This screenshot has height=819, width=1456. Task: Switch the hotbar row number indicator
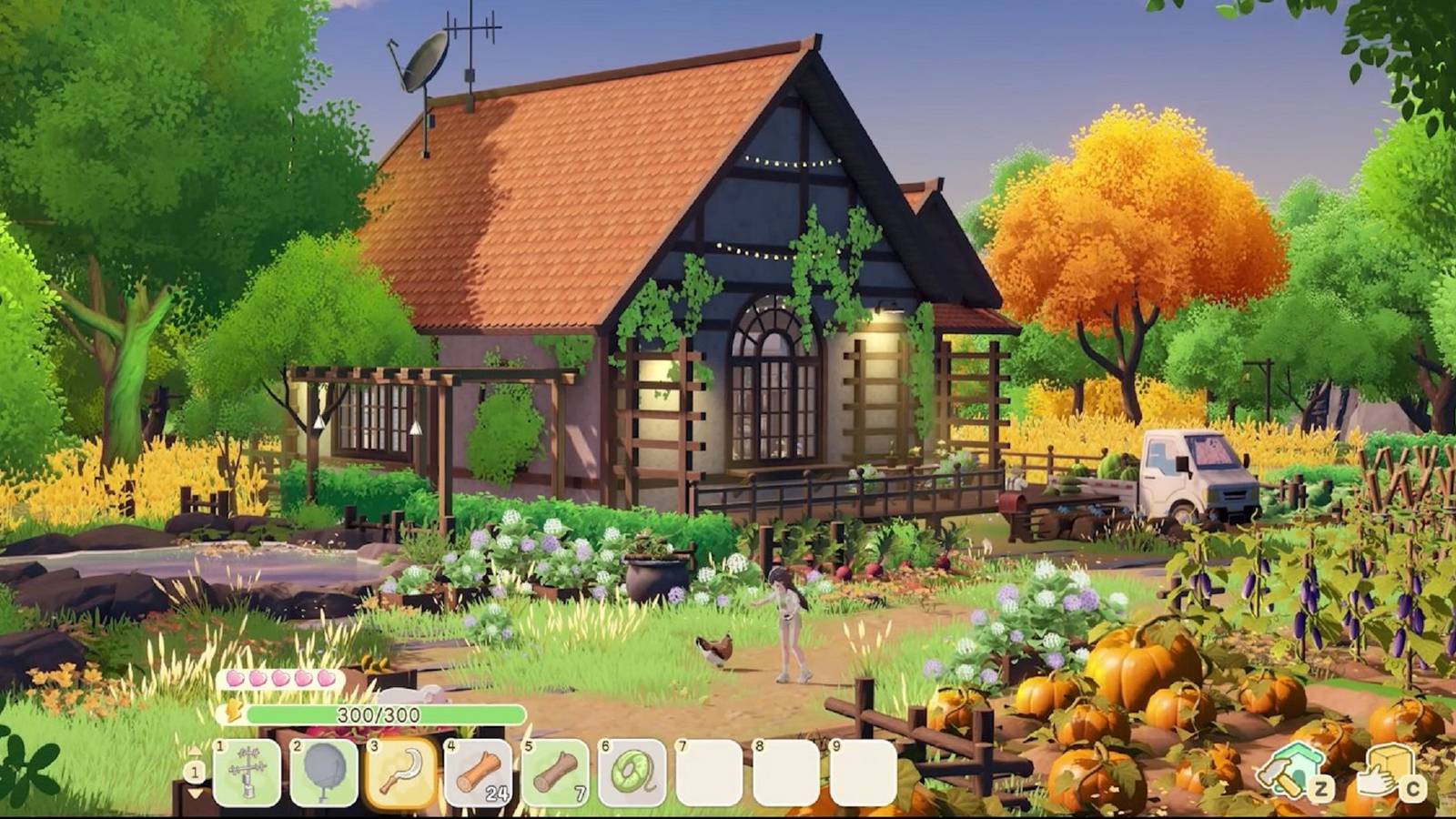click(x=195, y=771)
